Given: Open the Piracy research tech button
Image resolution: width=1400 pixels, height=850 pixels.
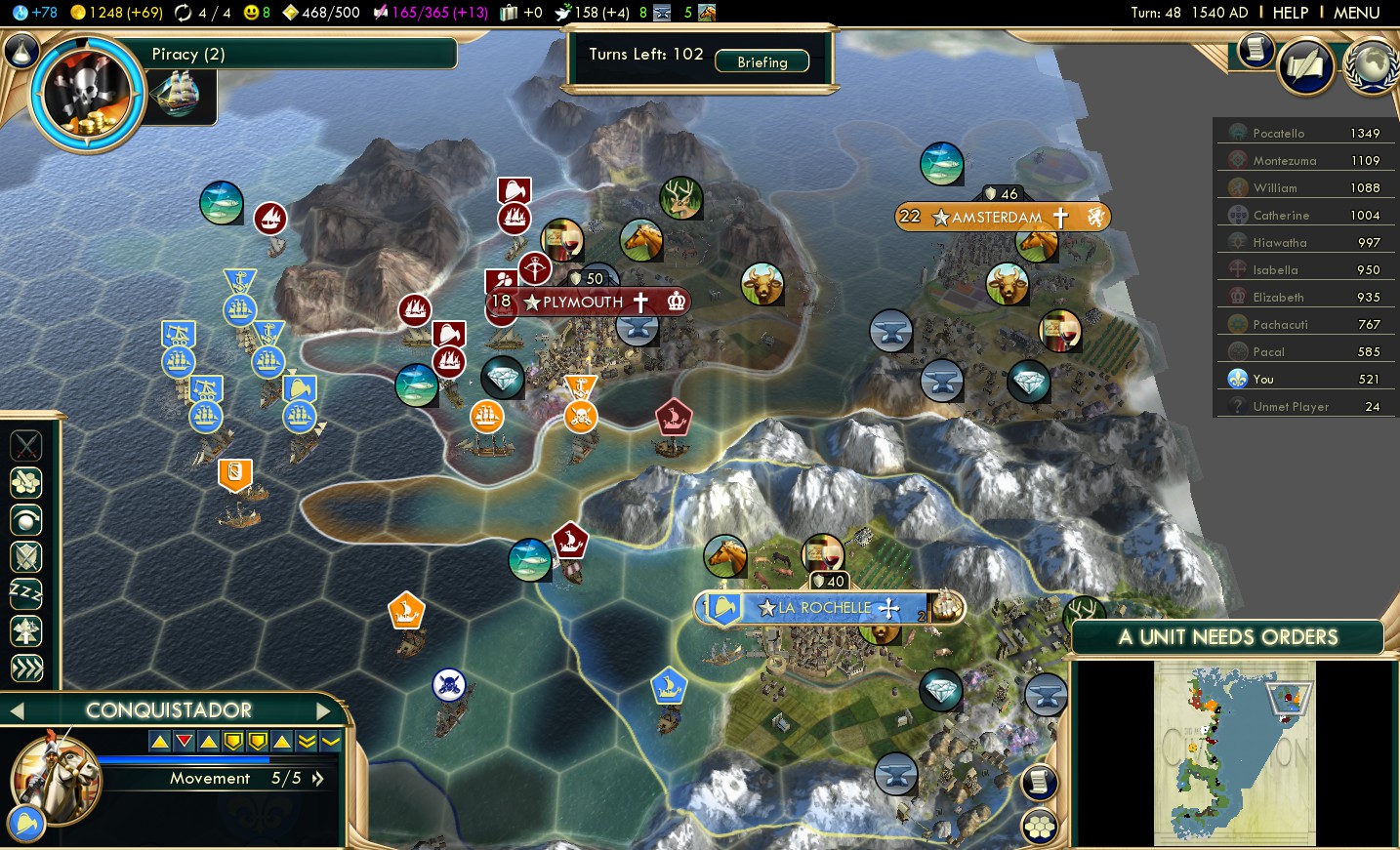Looking at the screenshot, I should pos(88,95).
